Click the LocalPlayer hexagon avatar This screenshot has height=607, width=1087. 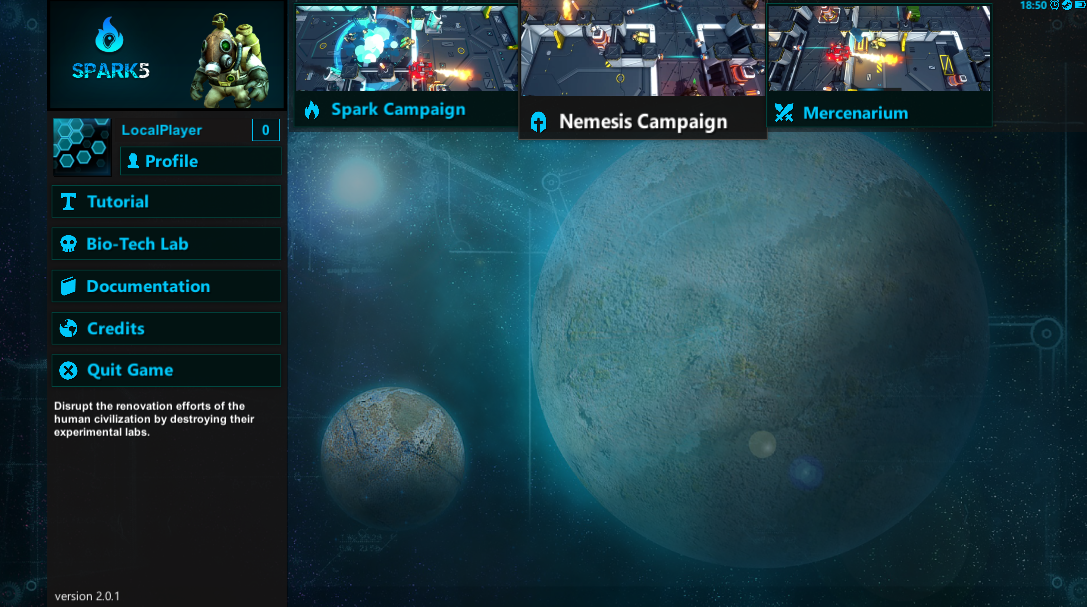coord(82,147)
